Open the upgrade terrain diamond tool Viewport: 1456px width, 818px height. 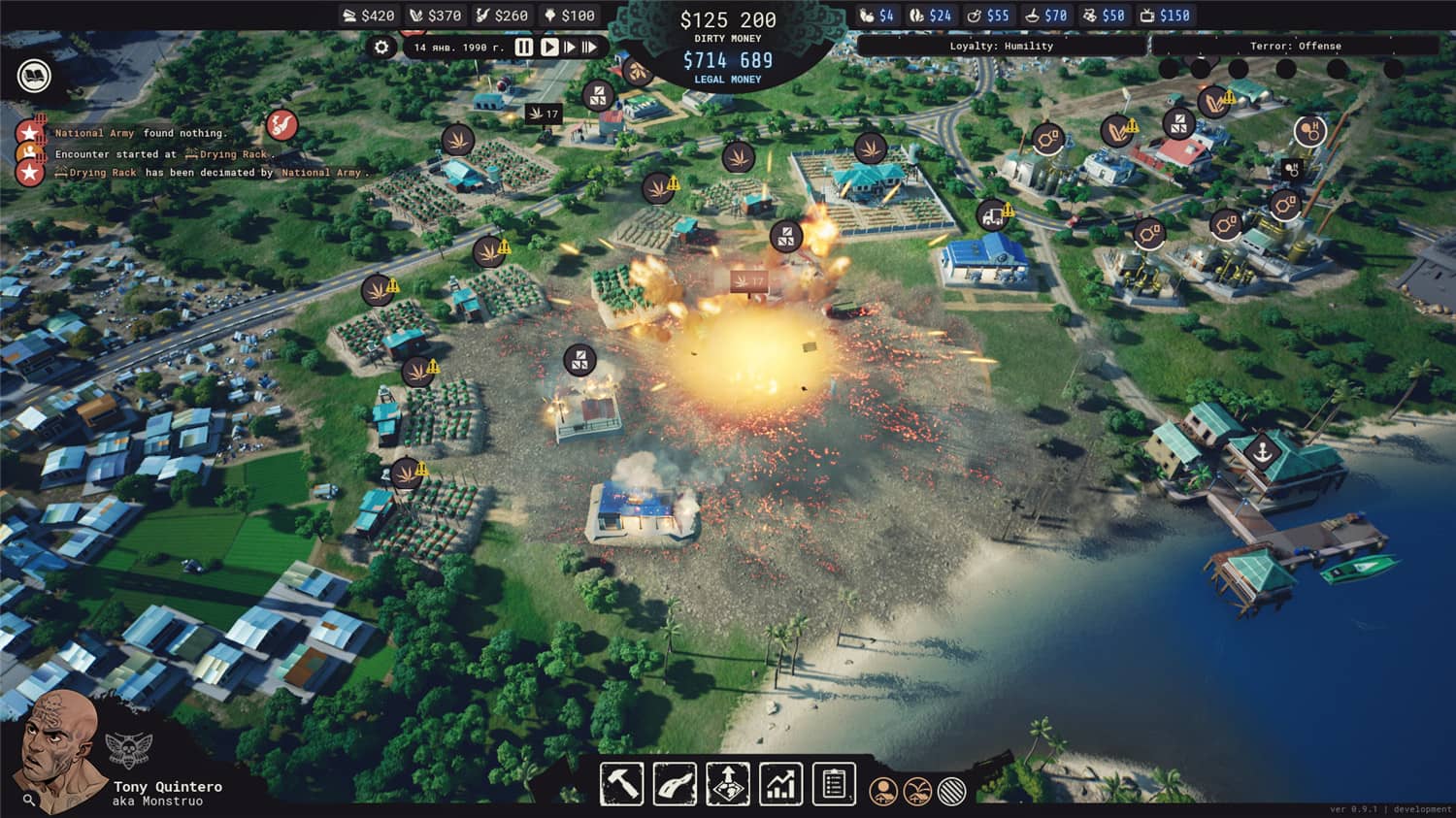(726, 782)
